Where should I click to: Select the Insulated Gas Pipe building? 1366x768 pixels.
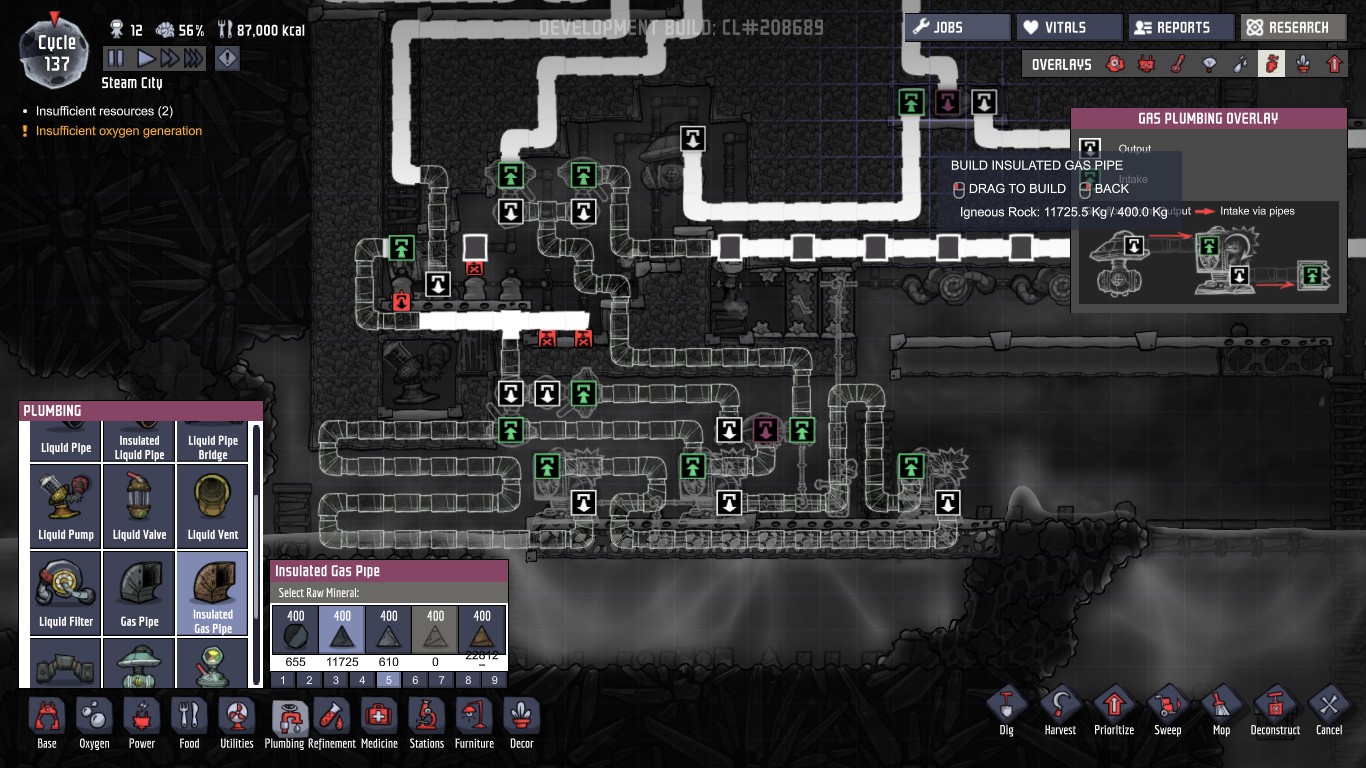click(x=213, y=593)
